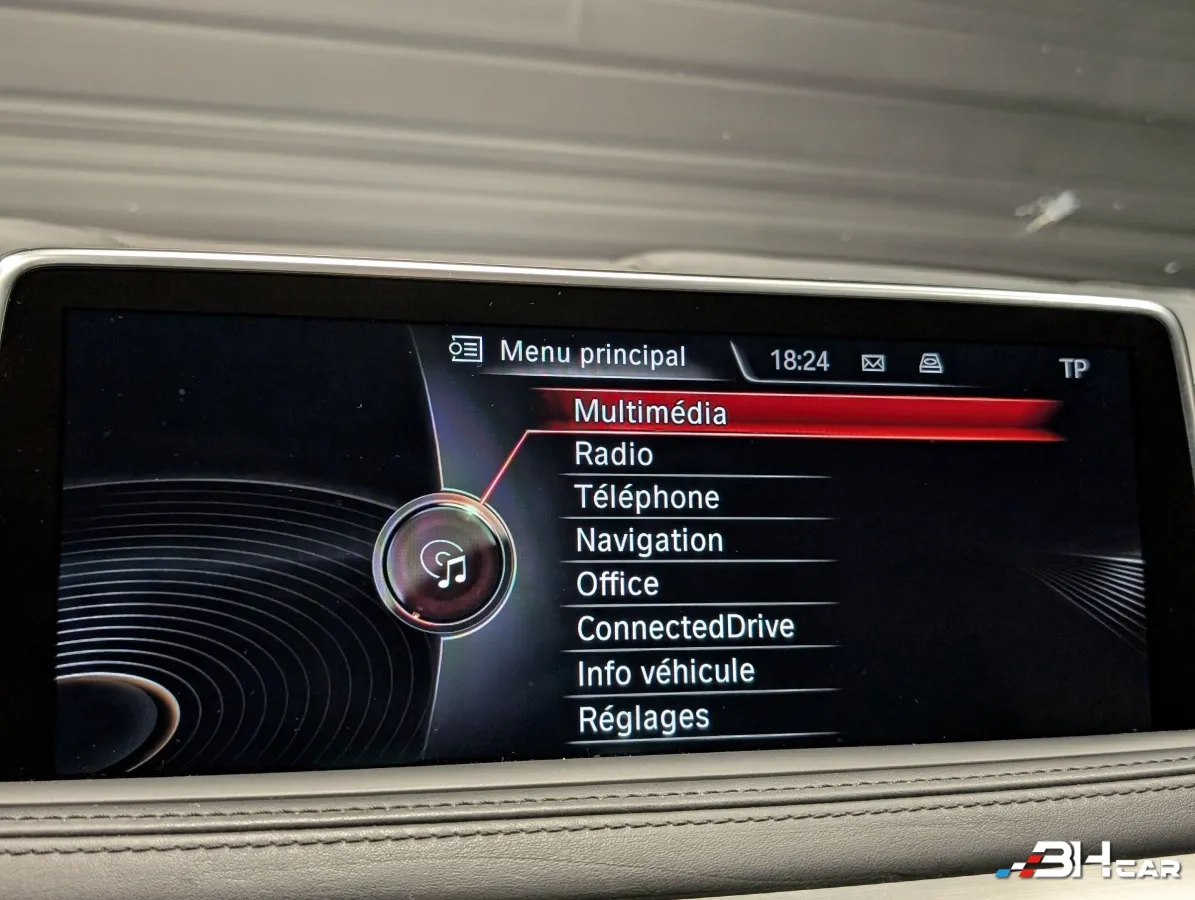Choose the Téléphone menu entry
This screenshot has width=1195, height=900.
point(647,498)
